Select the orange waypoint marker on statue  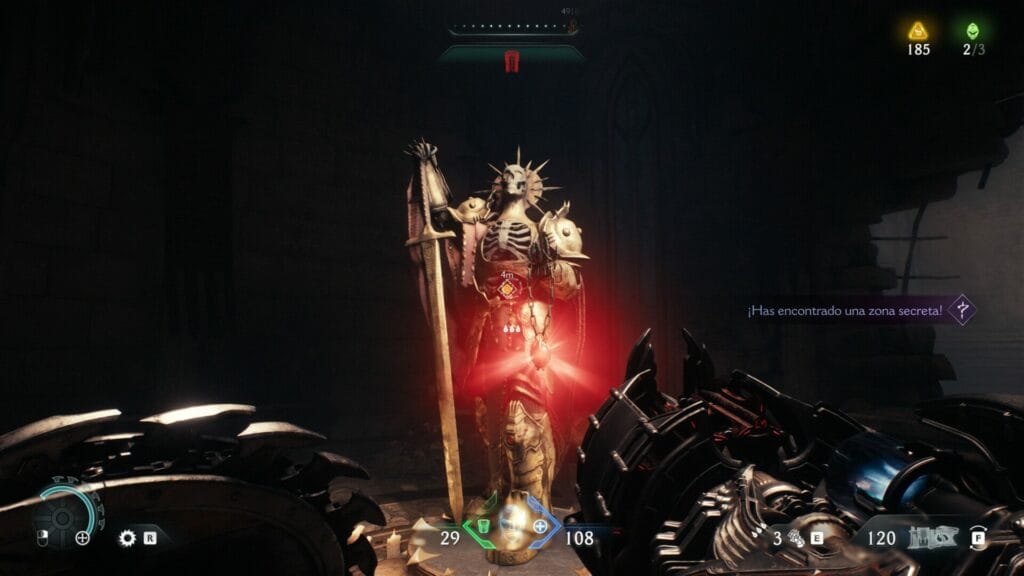click(x=508, y=289)
